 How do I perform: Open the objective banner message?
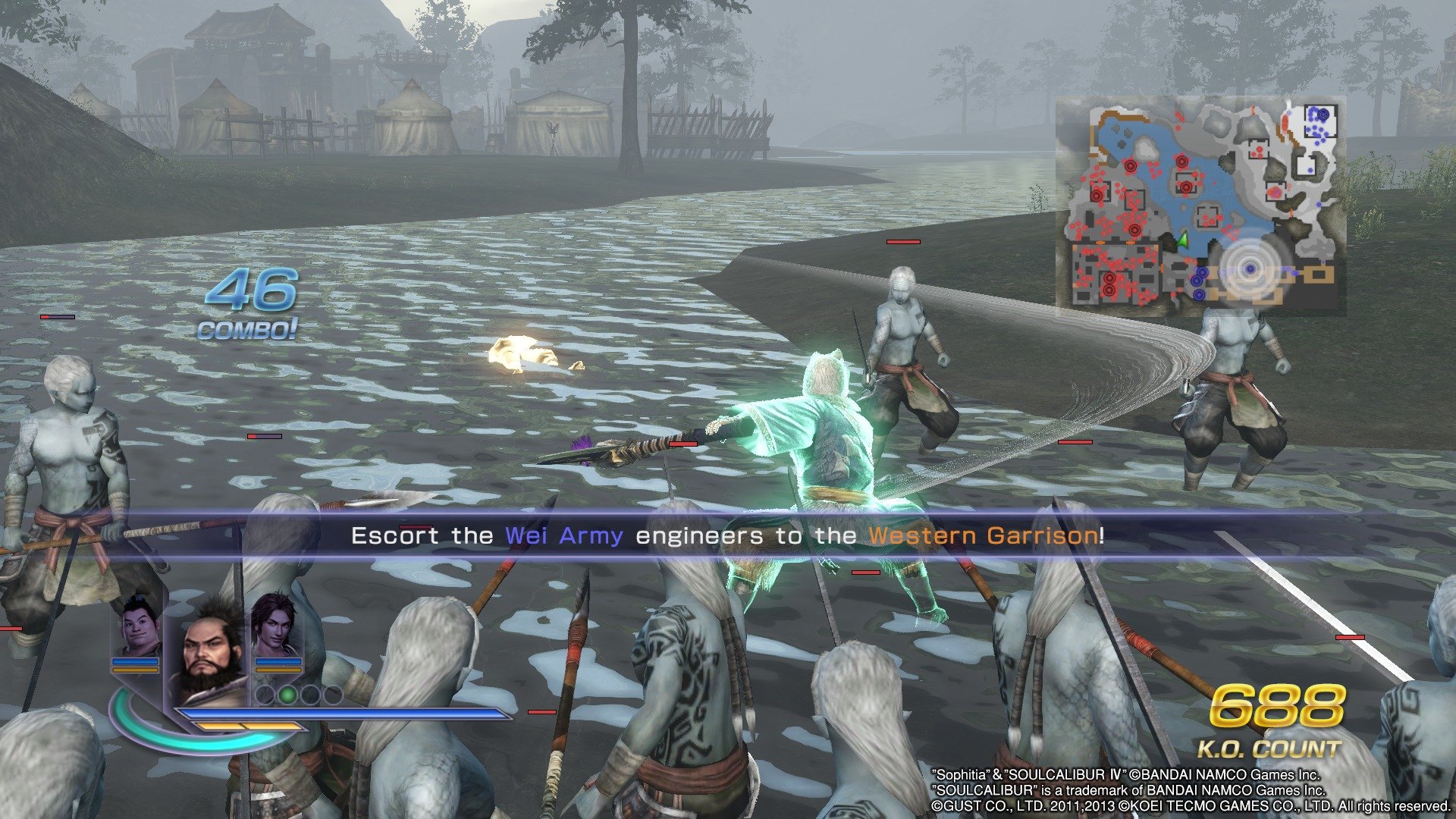(728, 535)
